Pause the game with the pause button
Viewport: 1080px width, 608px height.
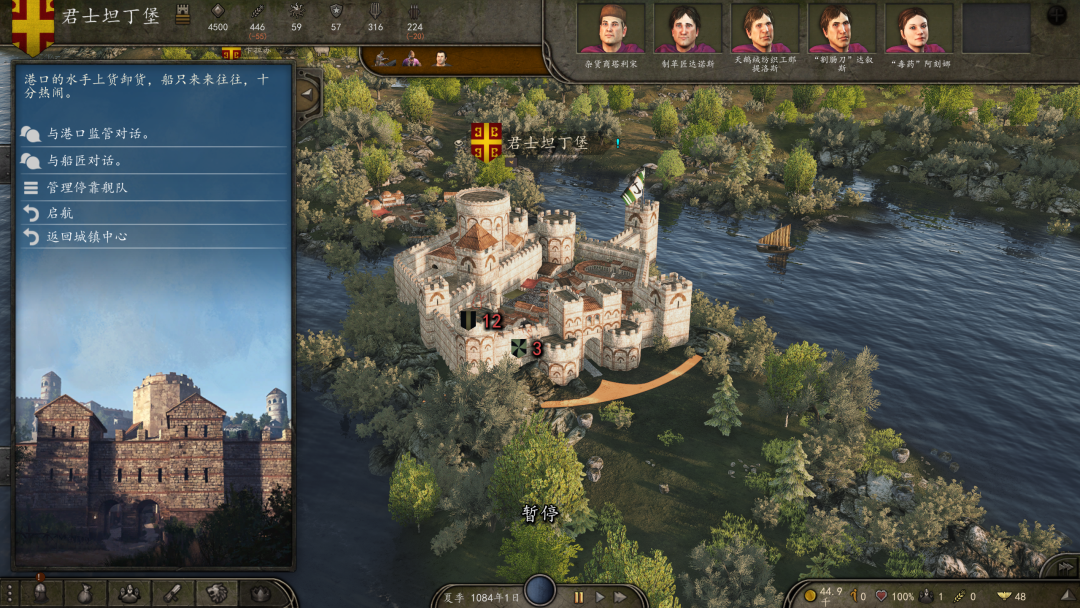click(x=578, y=597)
